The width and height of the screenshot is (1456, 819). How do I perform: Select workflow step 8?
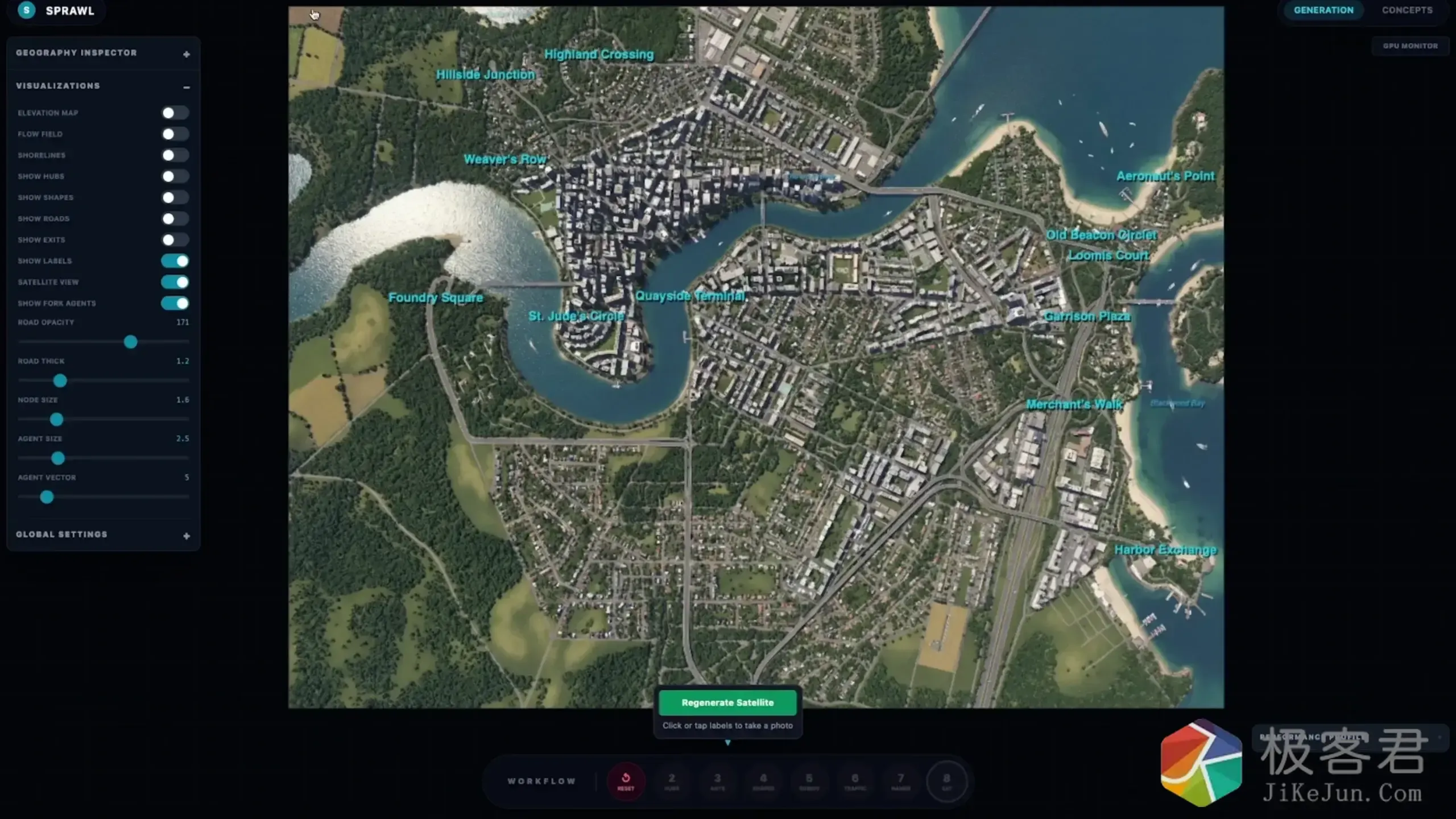pos(946,781)
